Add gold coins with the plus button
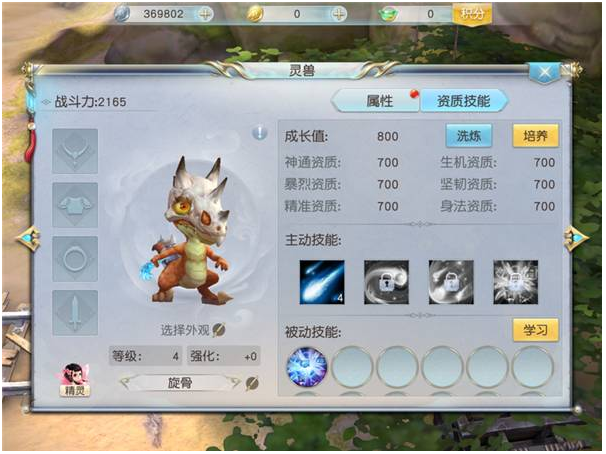Screen dimensions: 606x454 click(338, 14)
